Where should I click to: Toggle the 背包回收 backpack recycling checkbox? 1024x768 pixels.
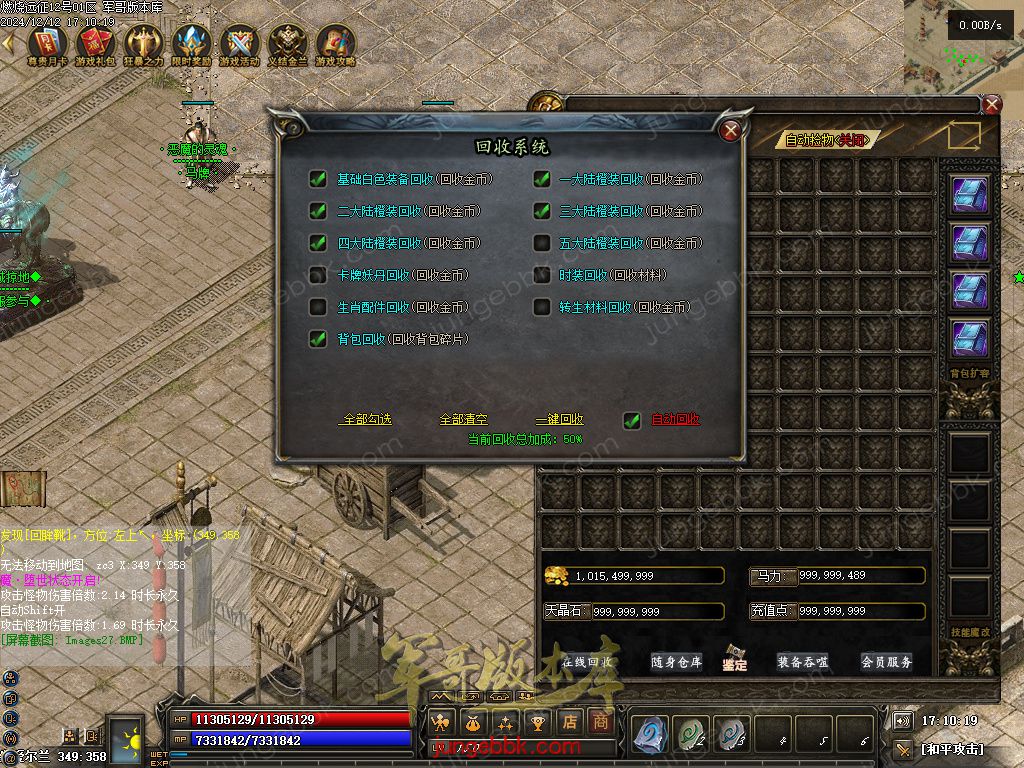click(x=318, y=339)
